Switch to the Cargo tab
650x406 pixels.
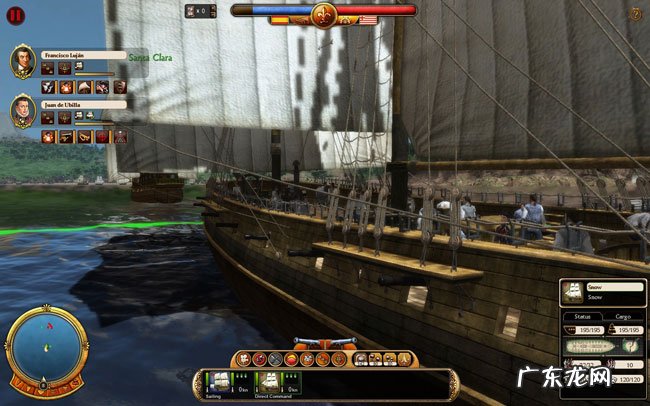pyautogui.click(x=621, y=316)
